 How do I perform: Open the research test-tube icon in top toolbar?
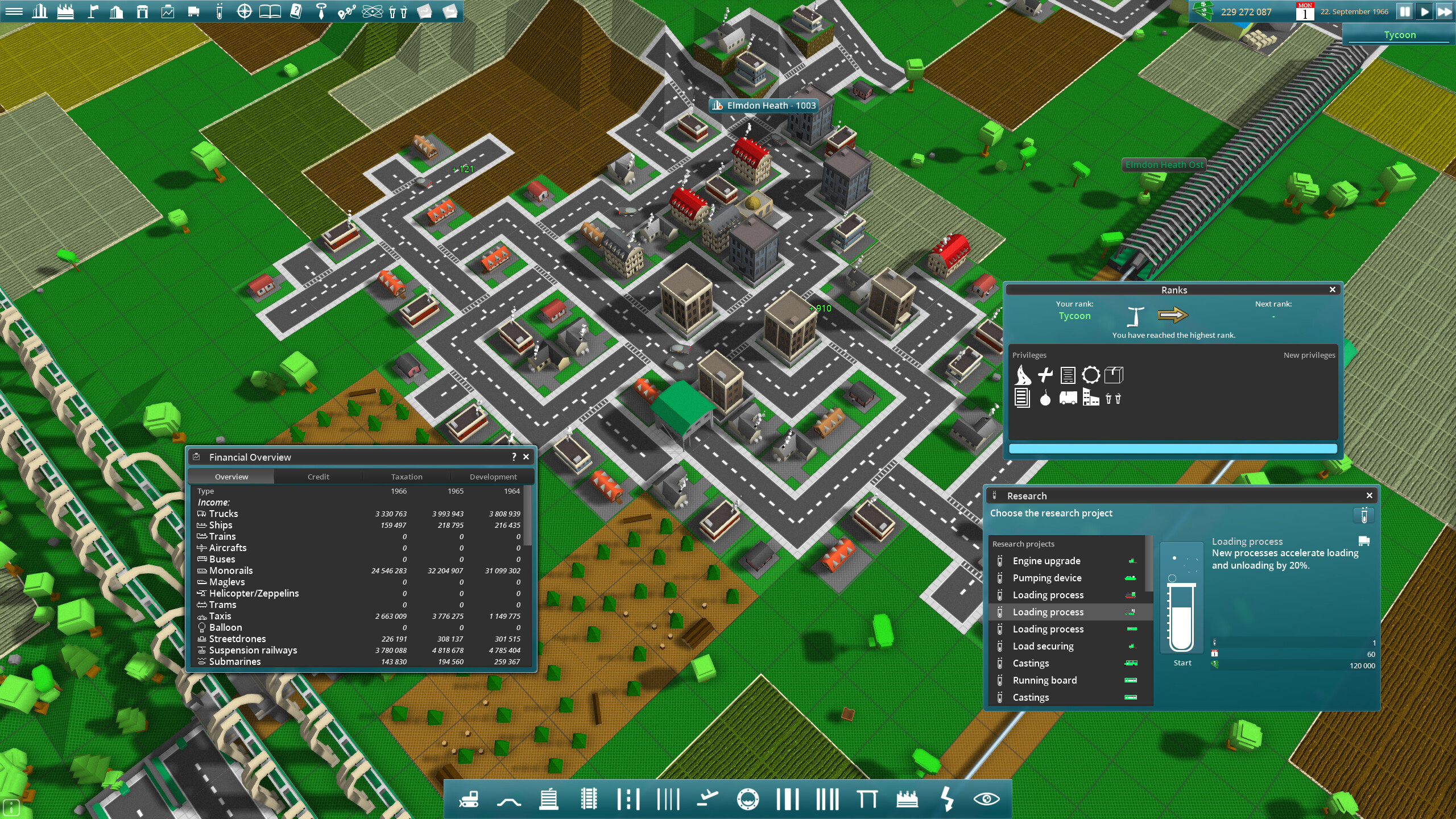coord(219,11)
